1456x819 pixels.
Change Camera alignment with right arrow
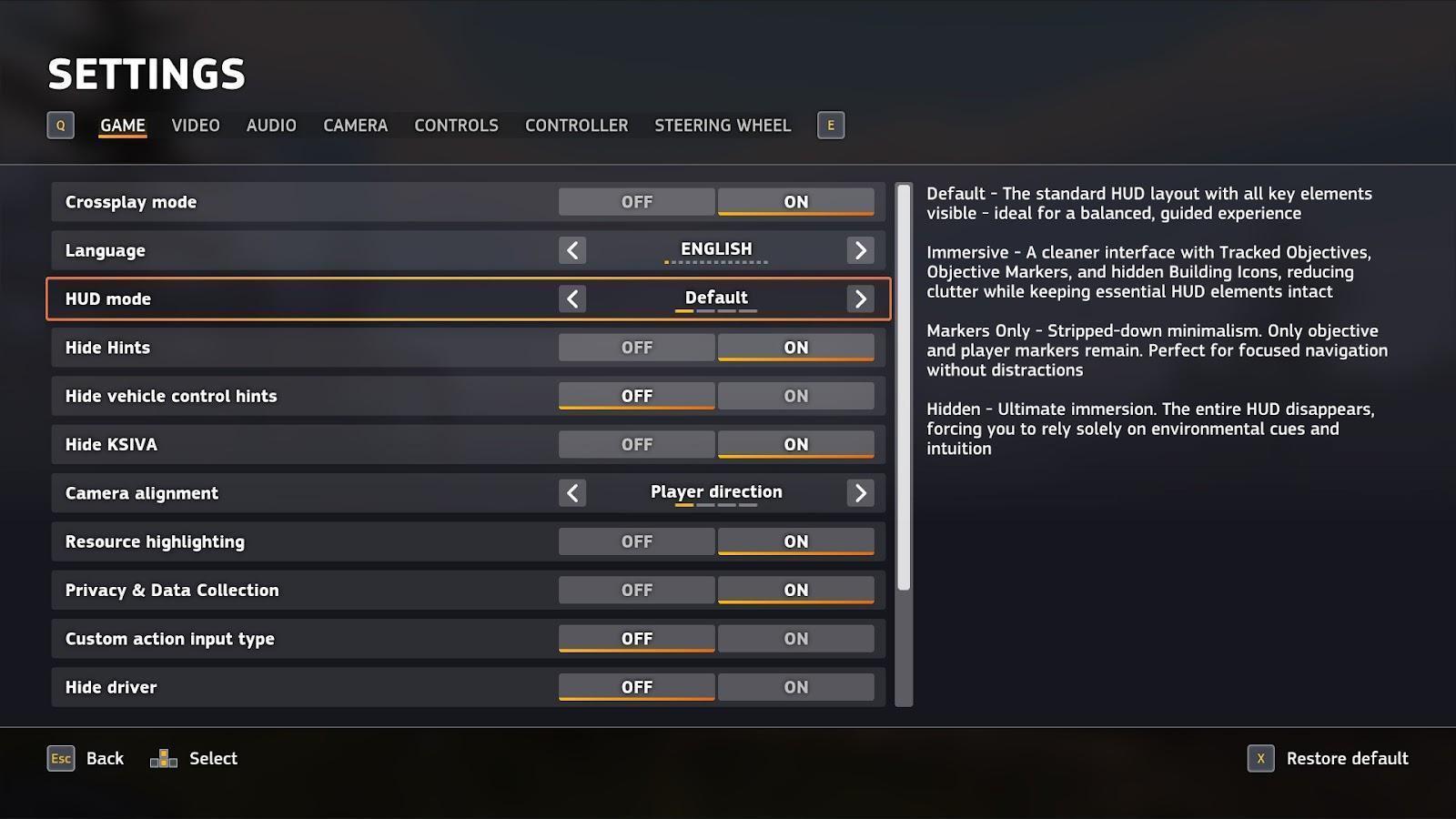pyautogui.click(x=860, y=493)
